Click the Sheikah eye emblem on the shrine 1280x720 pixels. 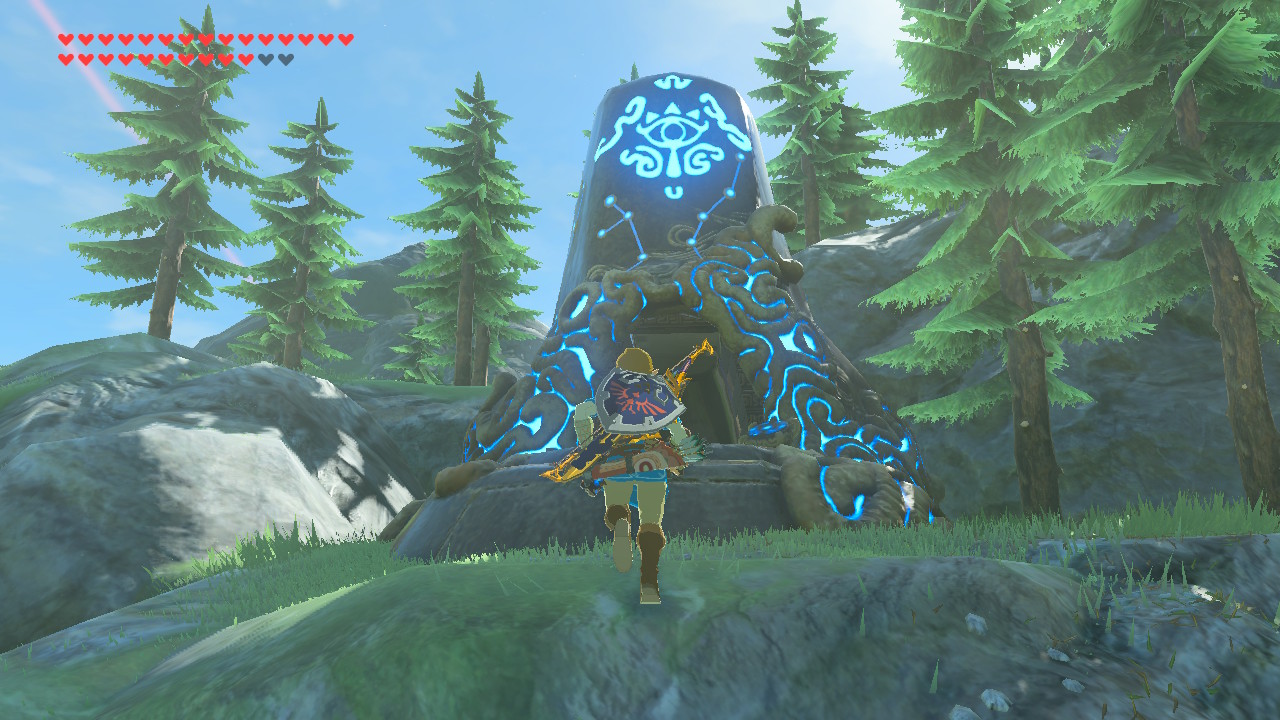click(671, 130)
